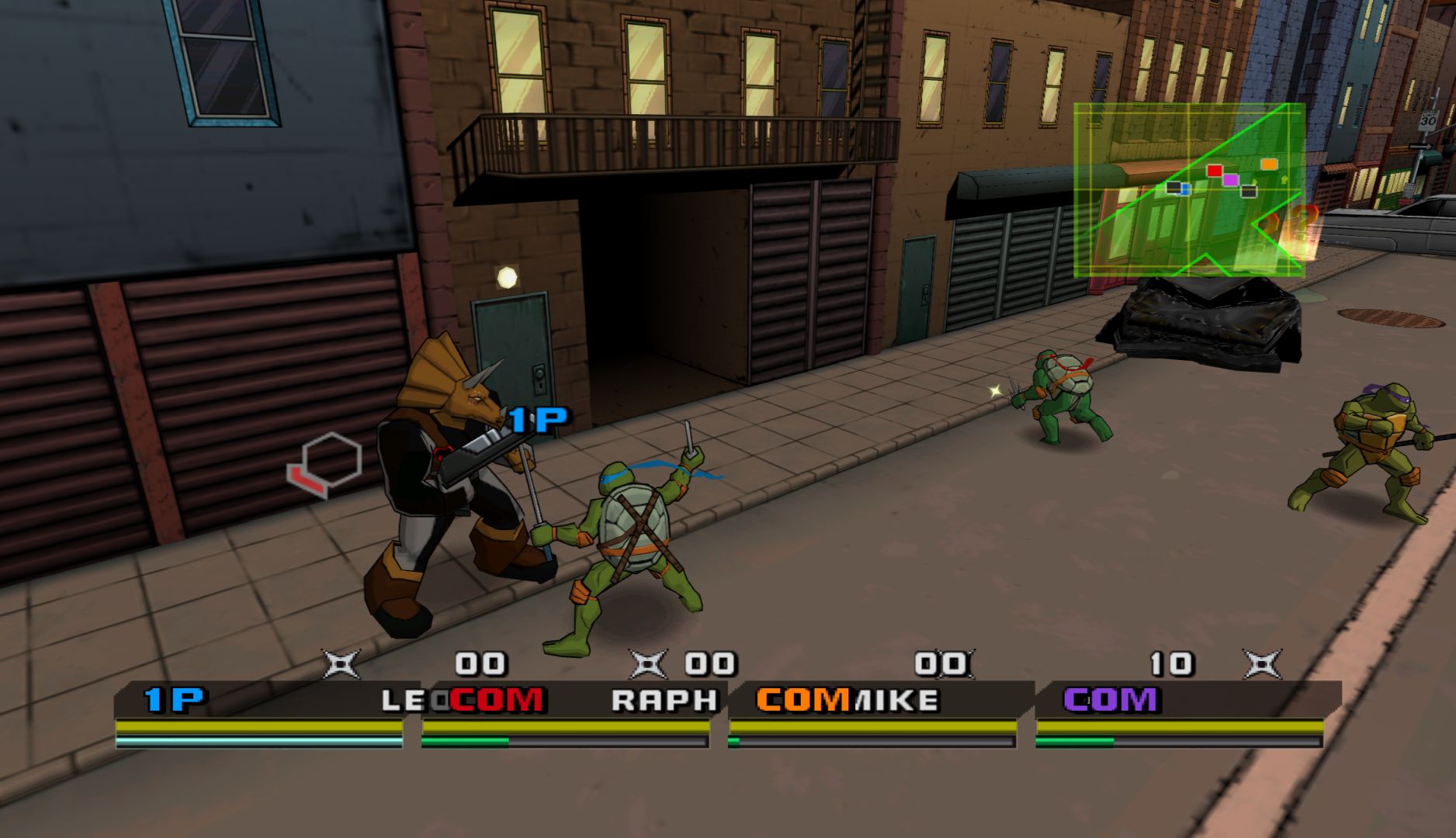Click the purple marker on the minimap
The image size is (1456, 838).
(x=1230, y=180)
